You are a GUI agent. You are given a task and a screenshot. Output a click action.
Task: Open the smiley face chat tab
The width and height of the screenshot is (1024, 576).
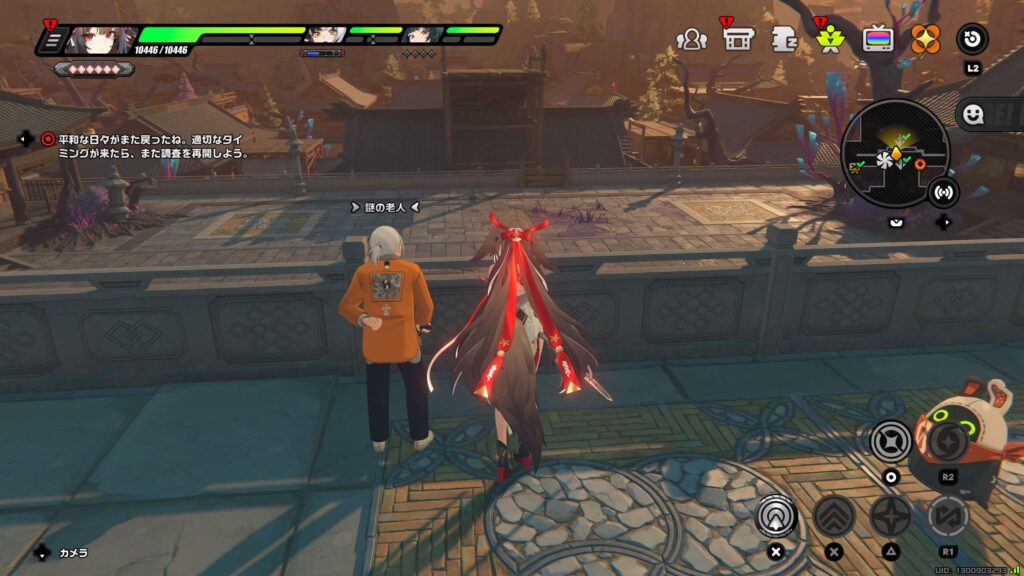click(972, 114)
